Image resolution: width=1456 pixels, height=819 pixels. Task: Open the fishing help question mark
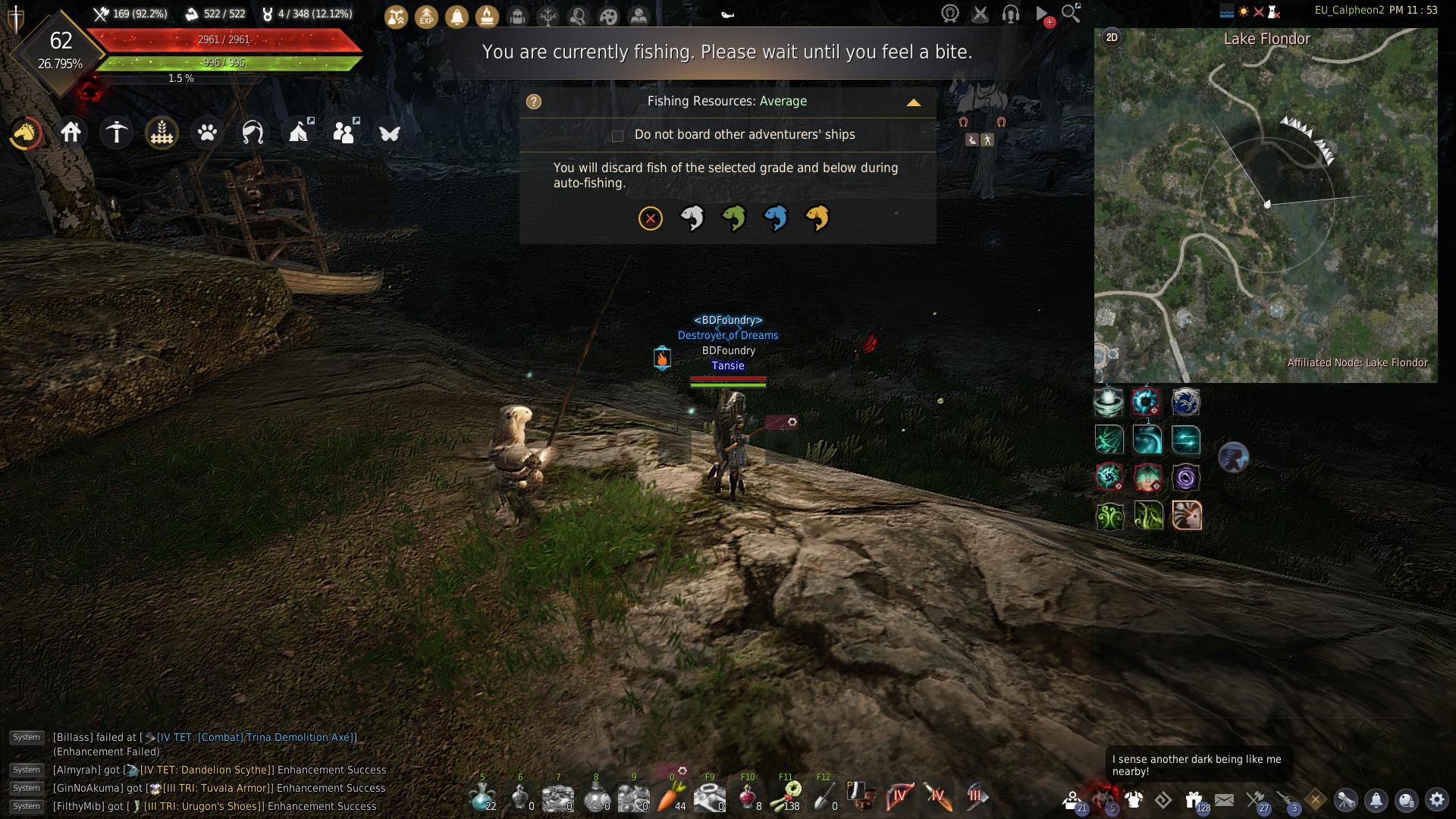534,102
